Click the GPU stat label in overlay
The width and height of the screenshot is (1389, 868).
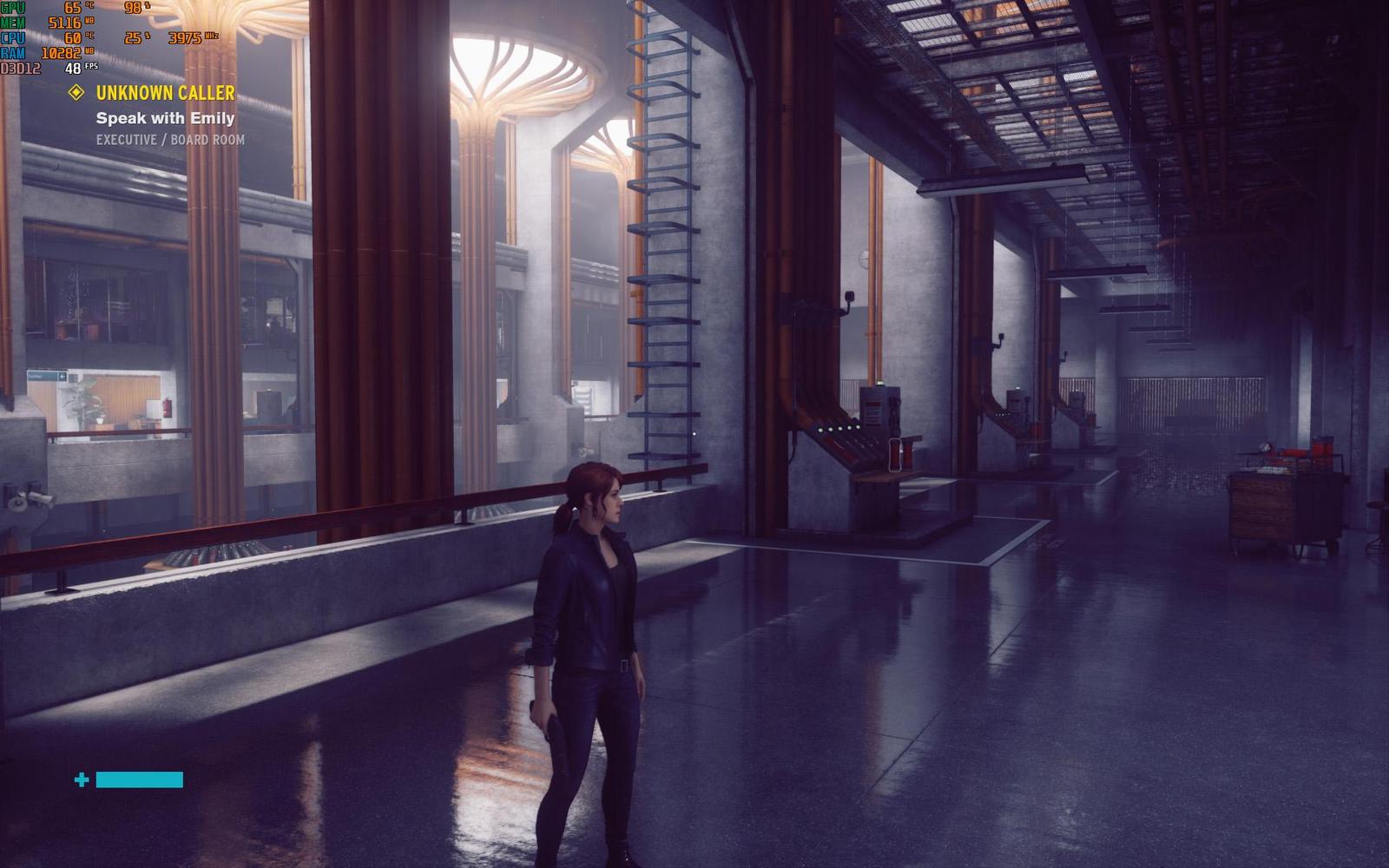12,7
